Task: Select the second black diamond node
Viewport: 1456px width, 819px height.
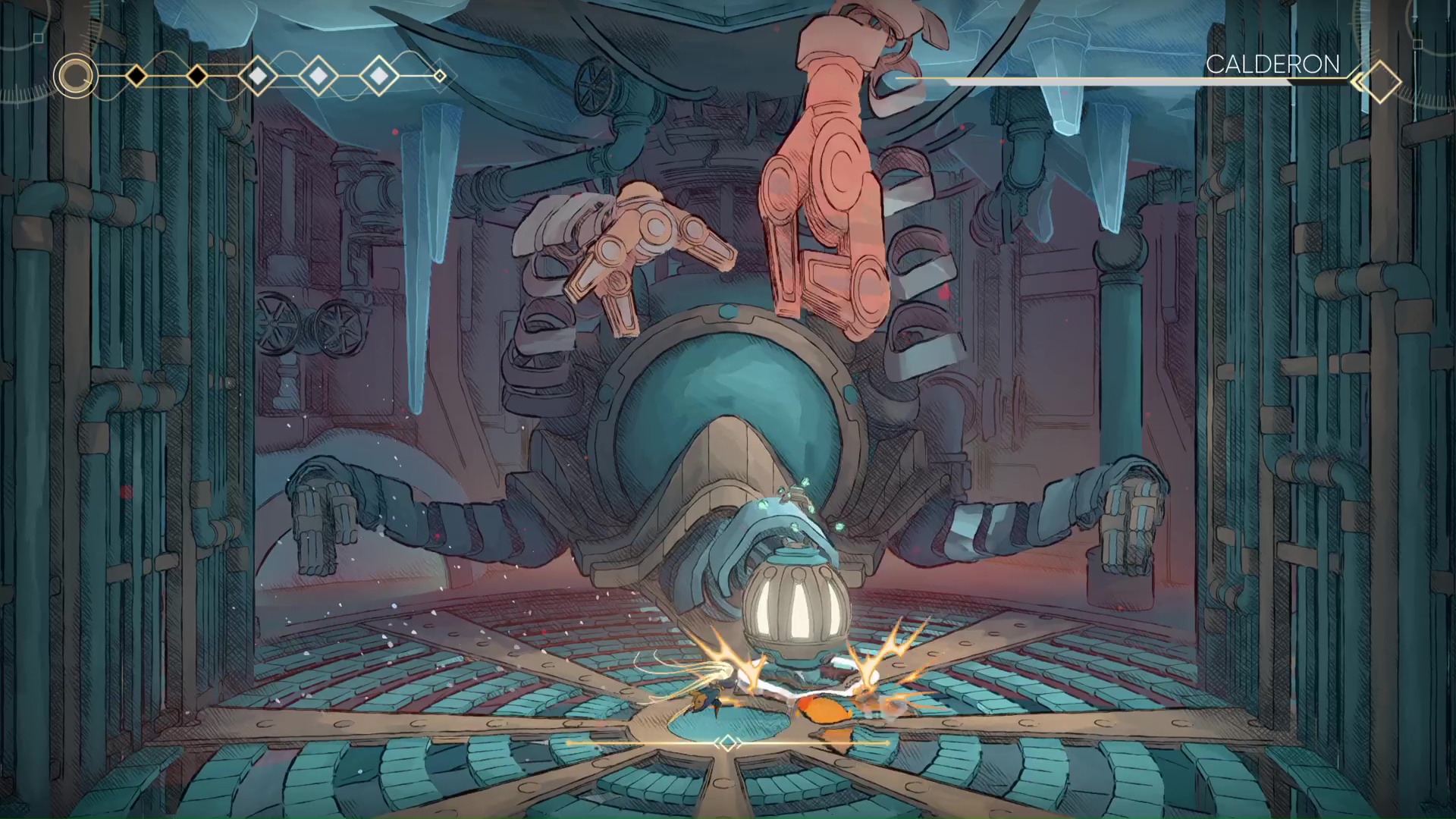Action: point(196,76)
